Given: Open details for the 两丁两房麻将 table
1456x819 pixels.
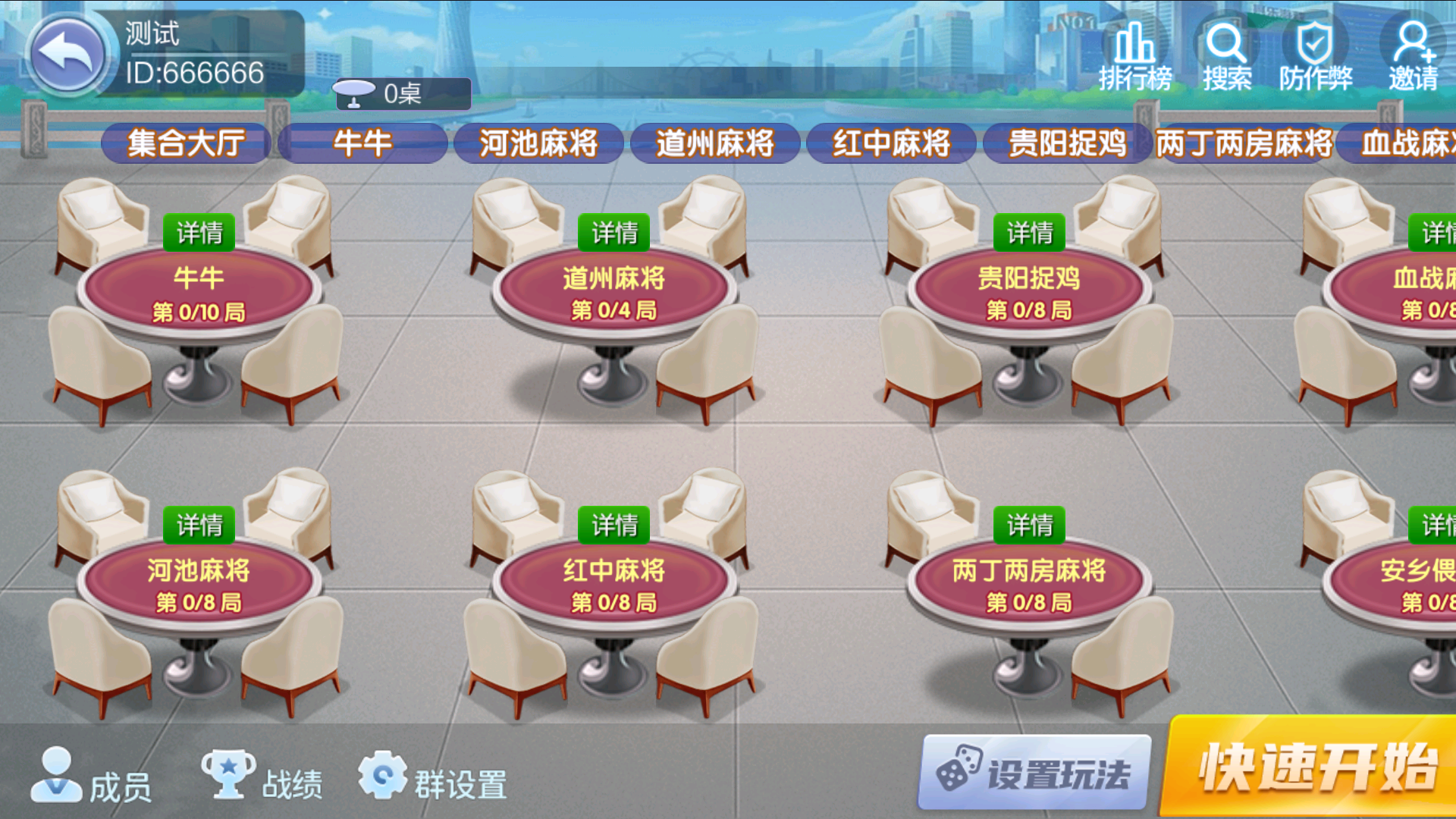Looking at the screenshot, I should click(1030, 524).
